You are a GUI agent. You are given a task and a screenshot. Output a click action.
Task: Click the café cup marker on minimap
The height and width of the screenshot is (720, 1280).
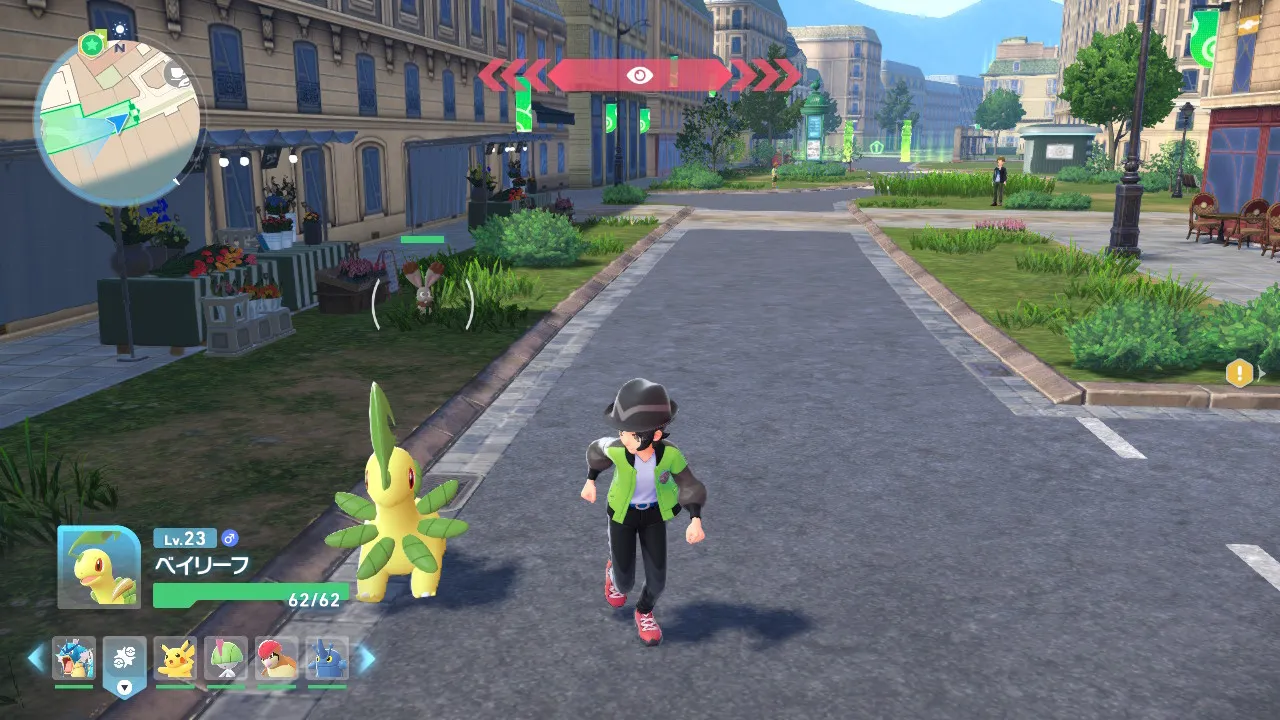coord(177,76)
